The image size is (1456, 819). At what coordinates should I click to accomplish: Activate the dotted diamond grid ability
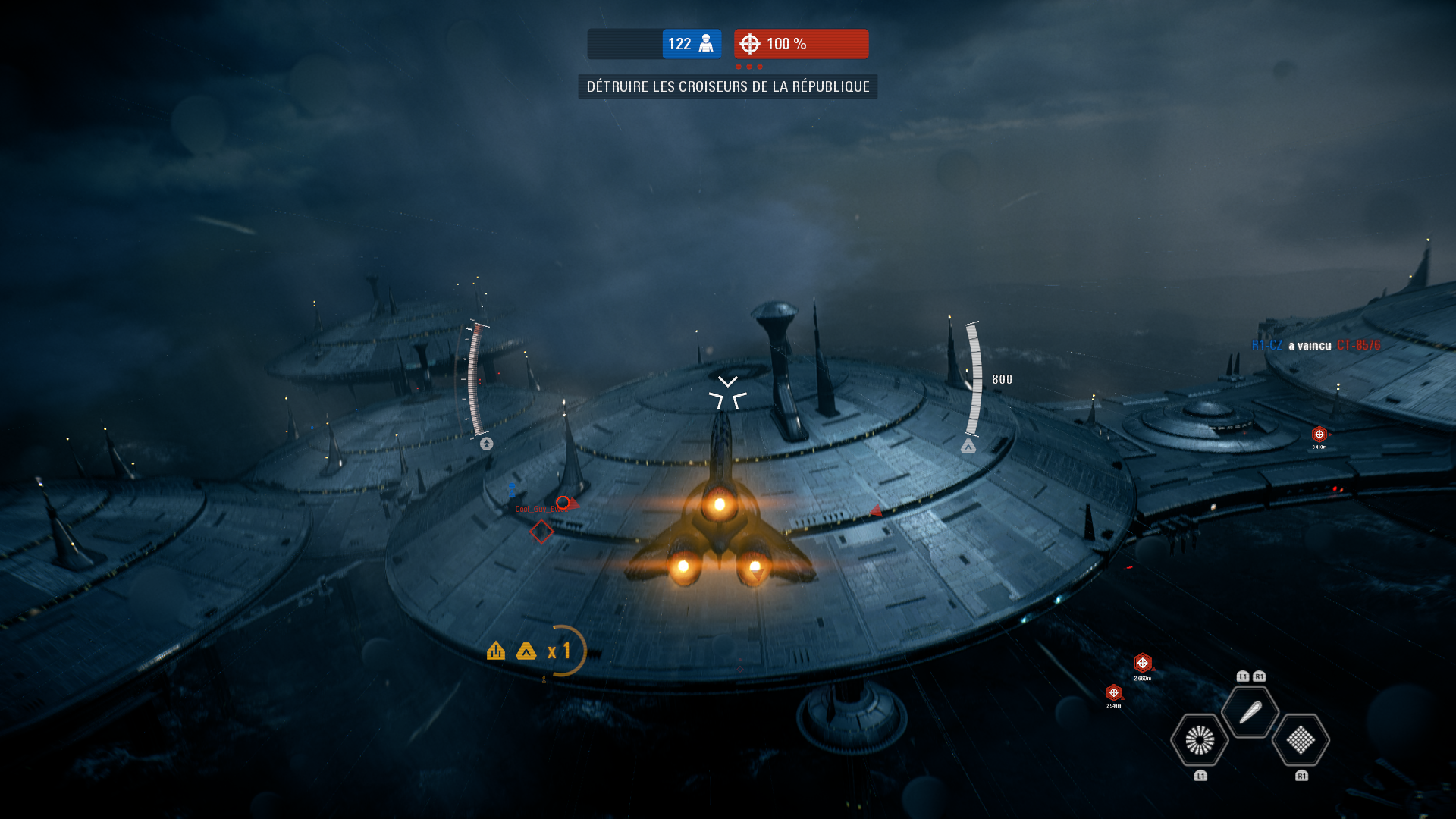(1301, 740)
